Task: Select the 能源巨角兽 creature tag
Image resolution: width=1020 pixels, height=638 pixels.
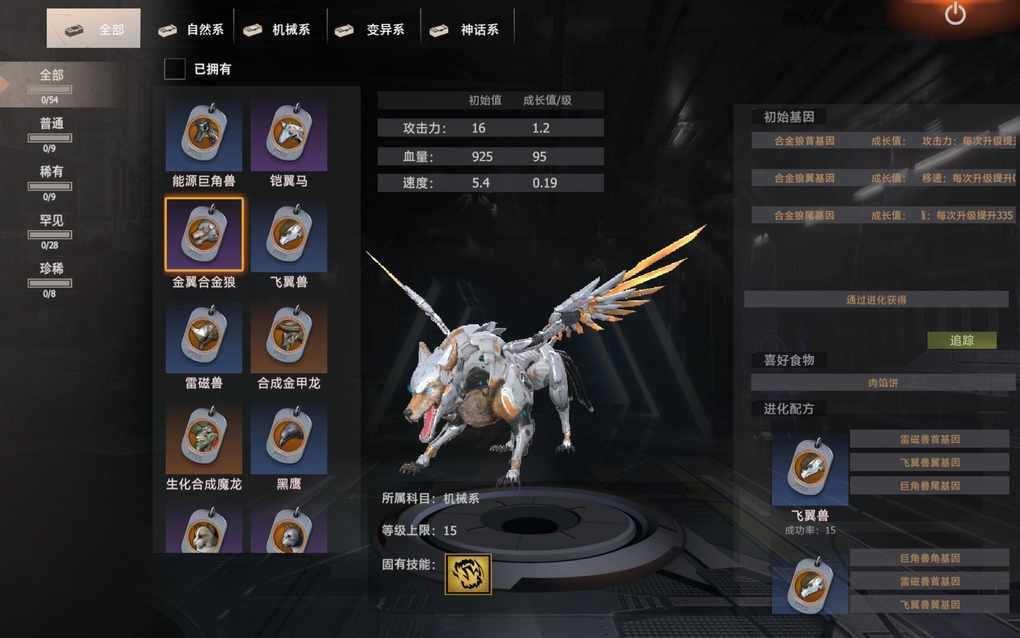Action: tap(204, 135)
